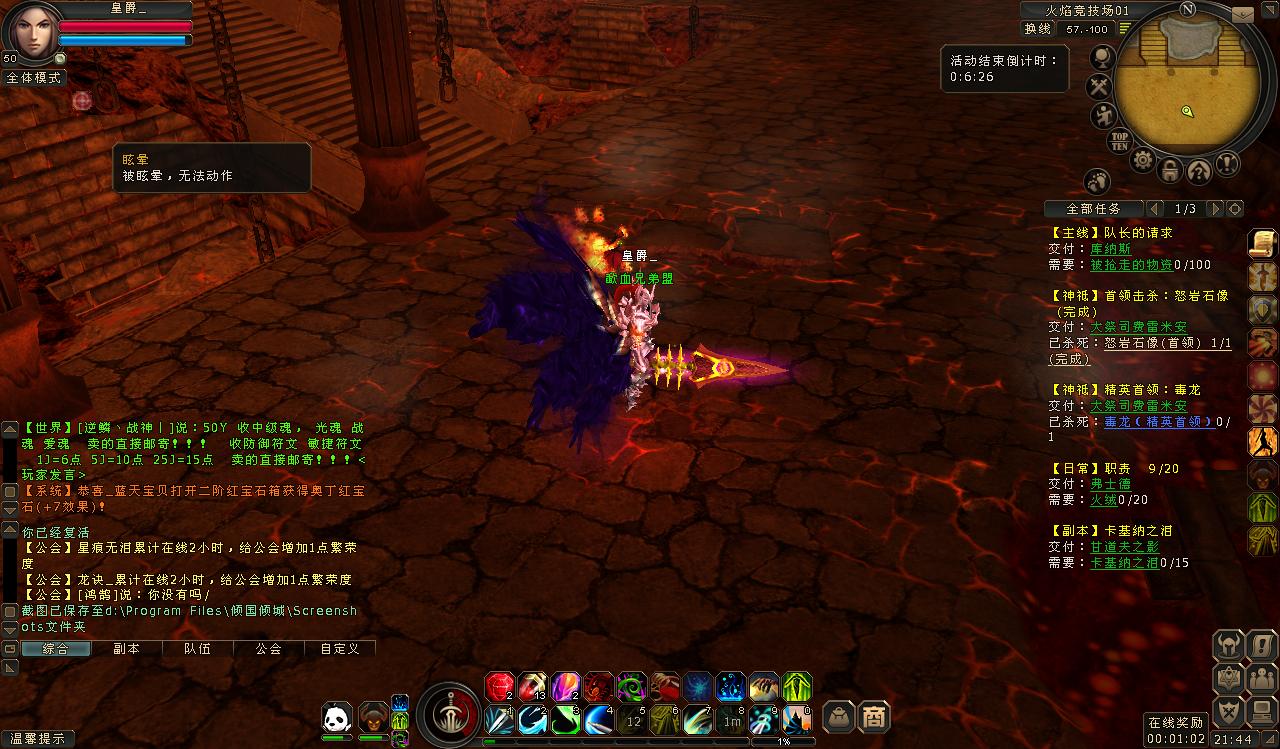This screenshot has height=749, width=1280.
Task: Open the 商 shop button
Action: click(873, 716)
